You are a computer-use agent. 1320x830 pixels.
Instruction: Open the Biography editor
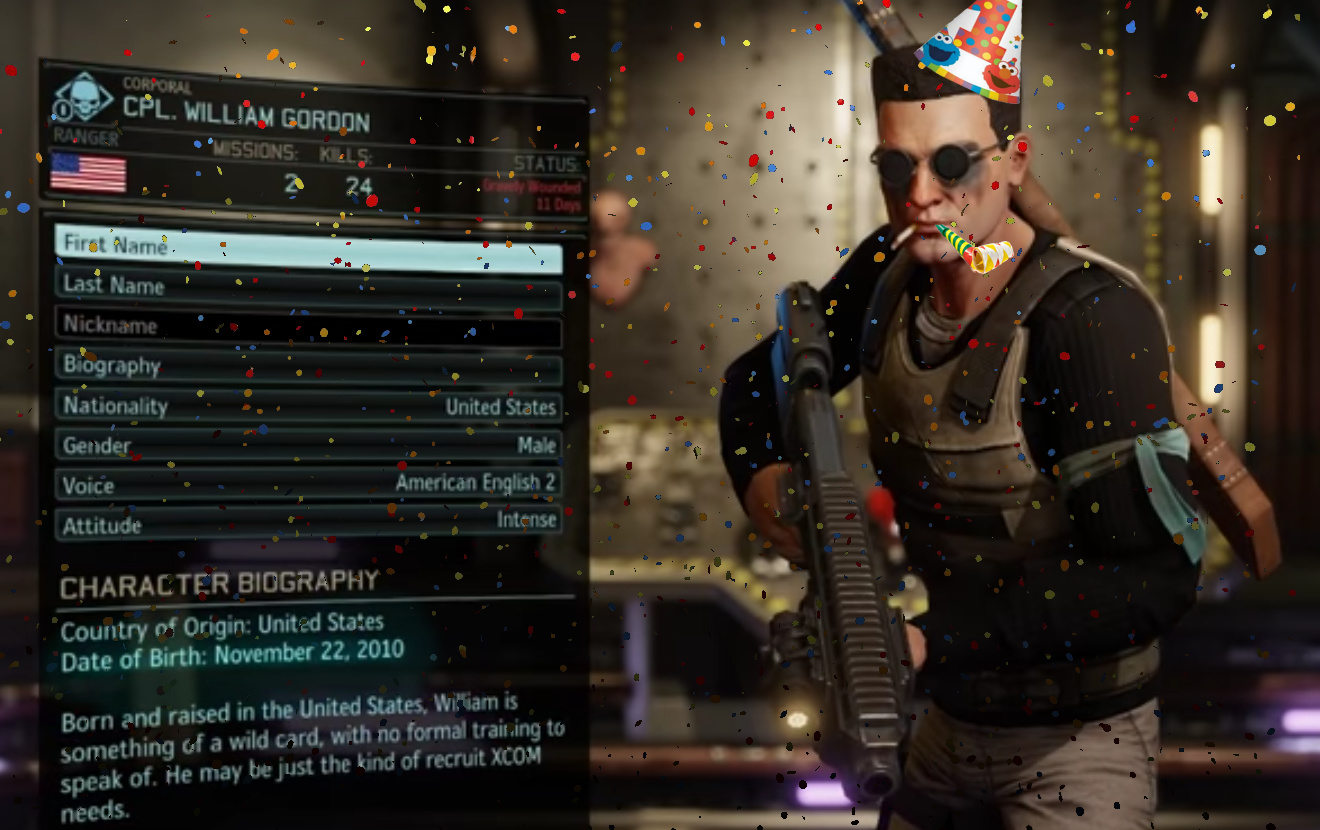click(x=308, y=367)
